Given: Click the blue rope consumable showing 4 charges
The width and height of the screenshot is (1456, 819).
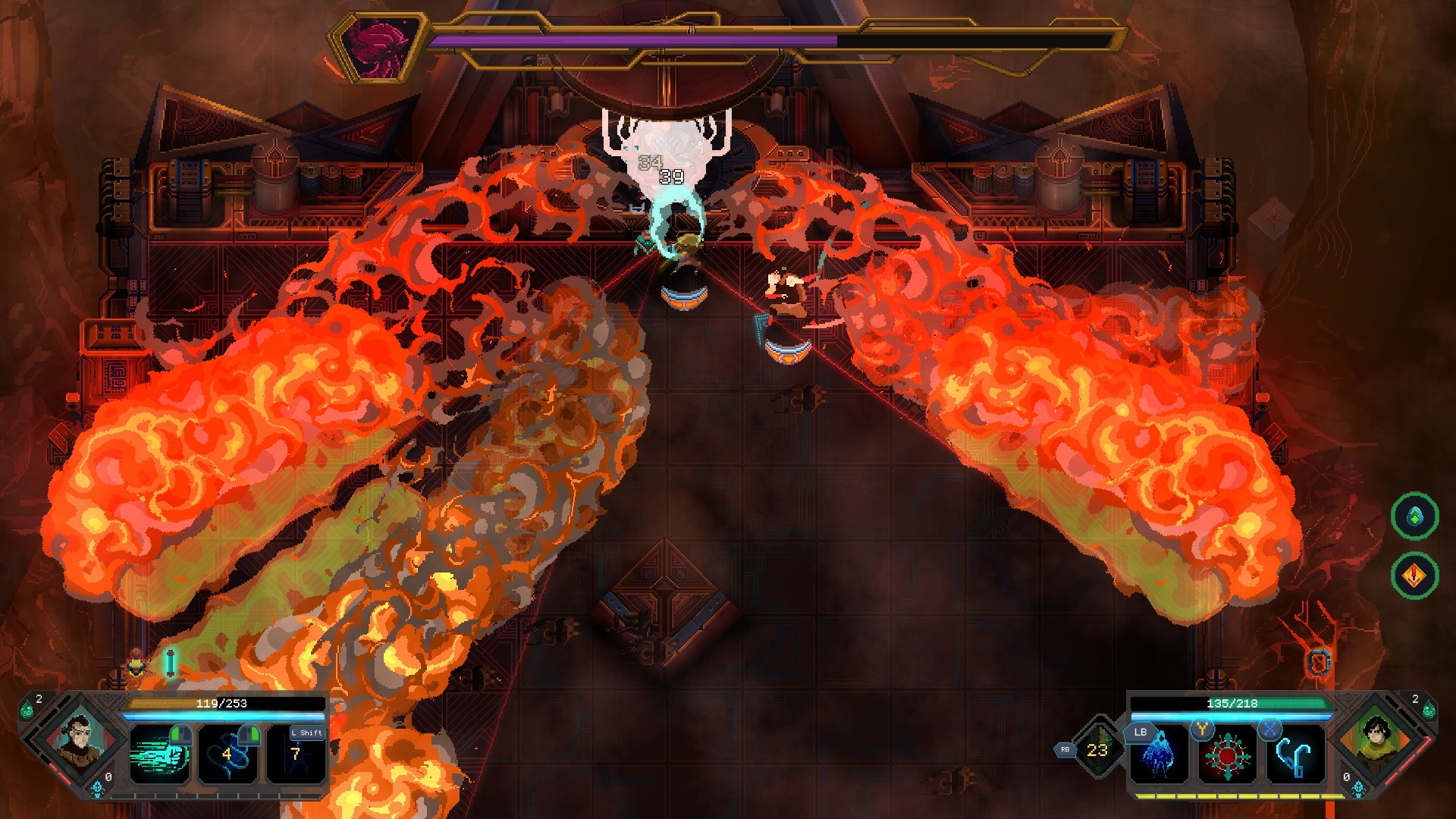Looking at the screenshot, I should (x=228, y=755).
